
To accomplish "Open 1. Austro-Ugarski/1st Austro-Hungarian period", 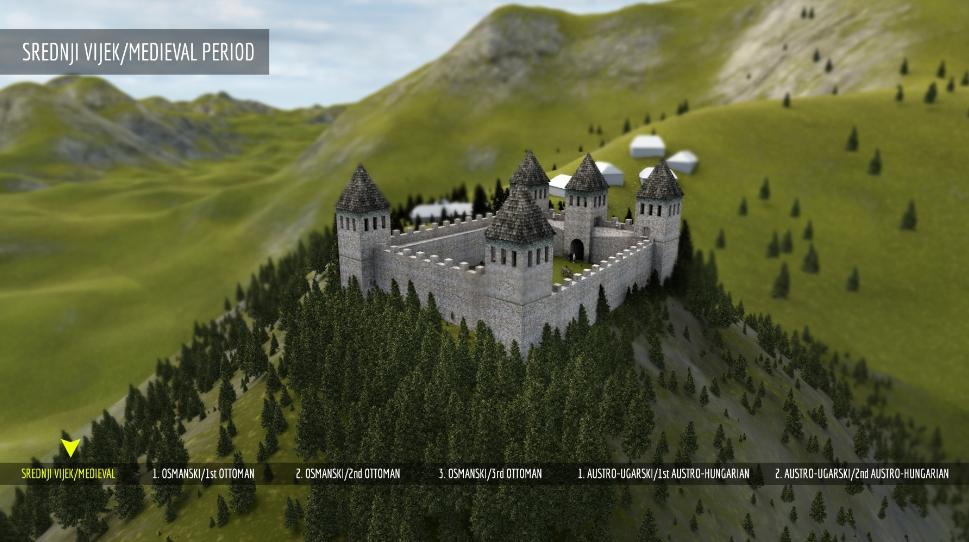I will pos(663,473).
